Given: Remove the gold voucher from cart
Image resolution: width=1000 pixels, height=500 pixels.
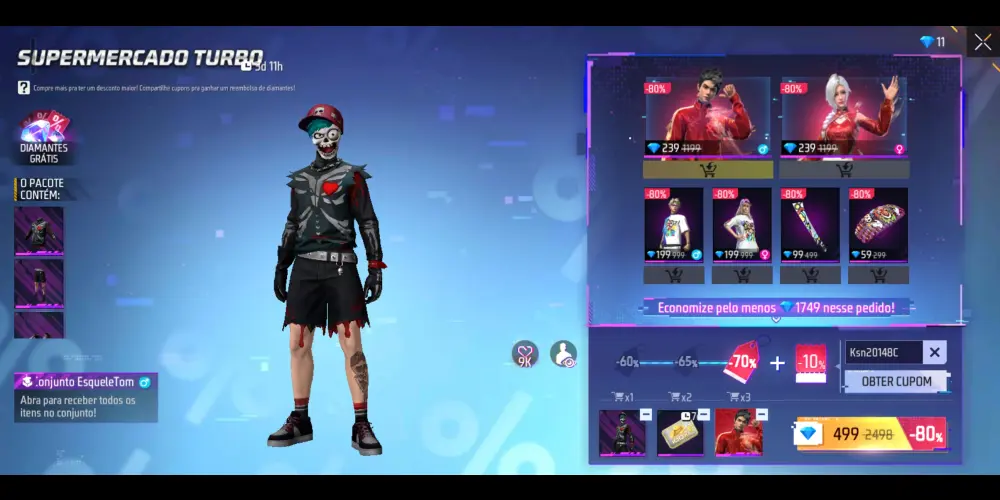Looking at the screenshot, I should click(x=704, y=414).
